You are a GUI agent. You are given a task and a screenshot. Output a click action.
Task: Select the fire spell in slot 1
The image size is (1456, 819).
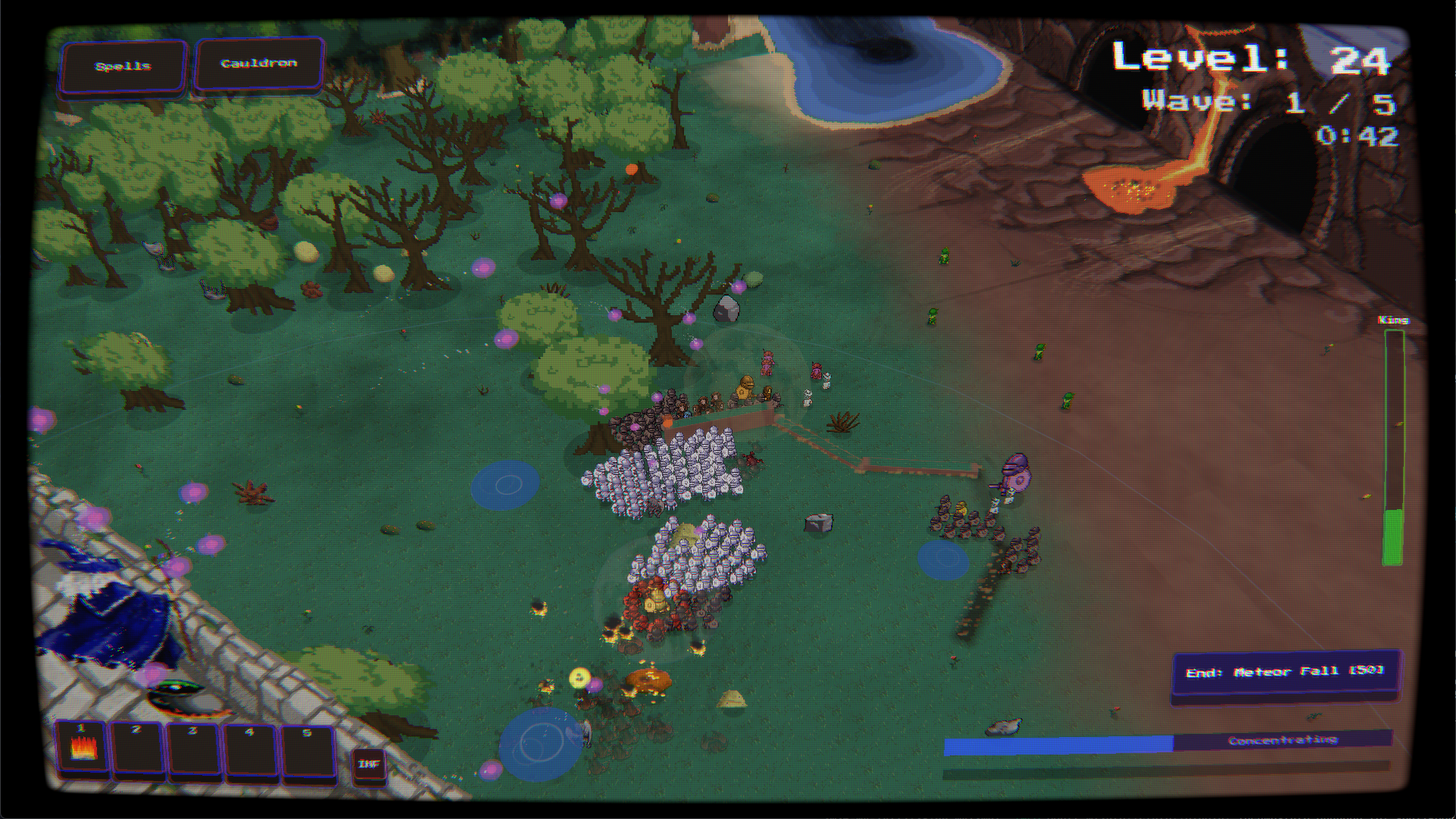(81, 747)
